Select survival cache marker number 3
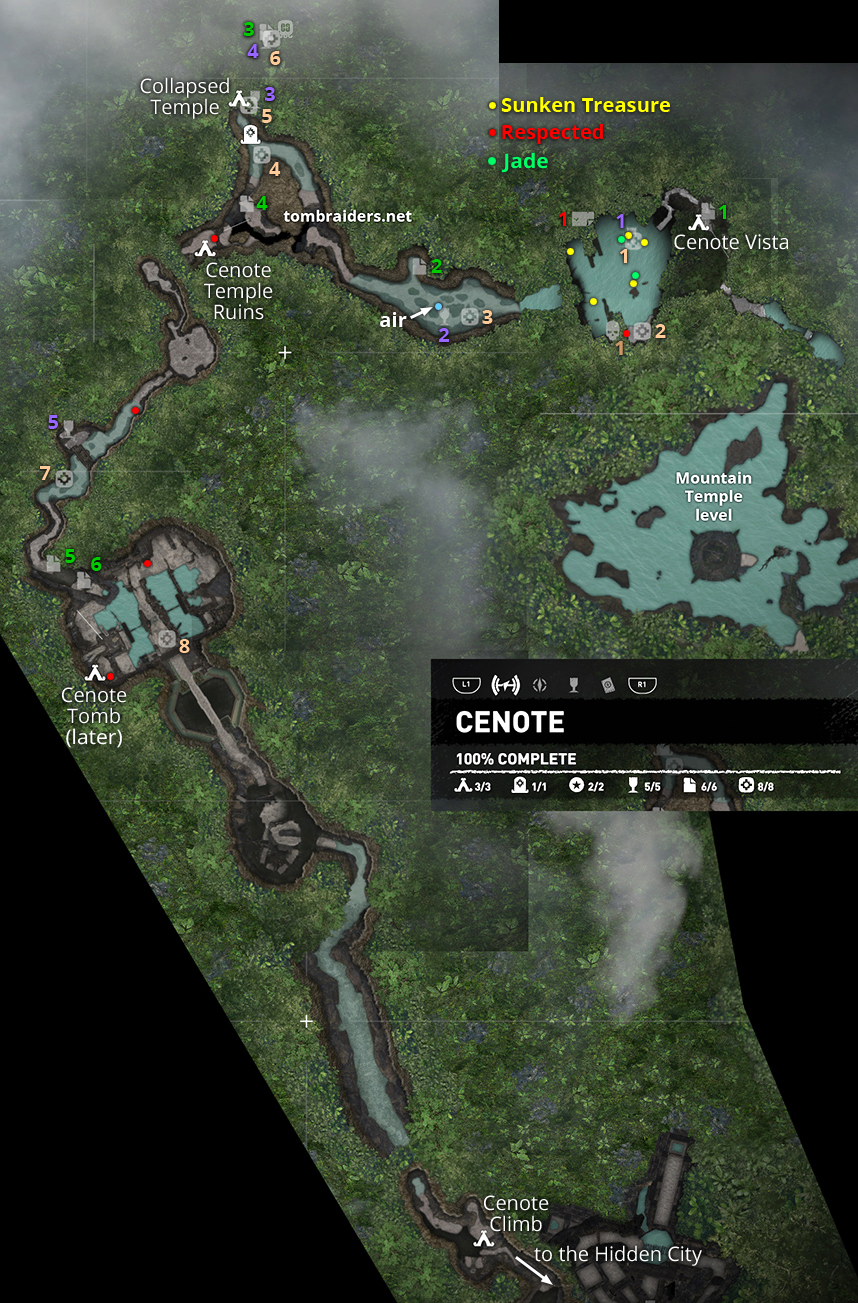The height and width of the screenshot is (1303, 858). (468, 317)
